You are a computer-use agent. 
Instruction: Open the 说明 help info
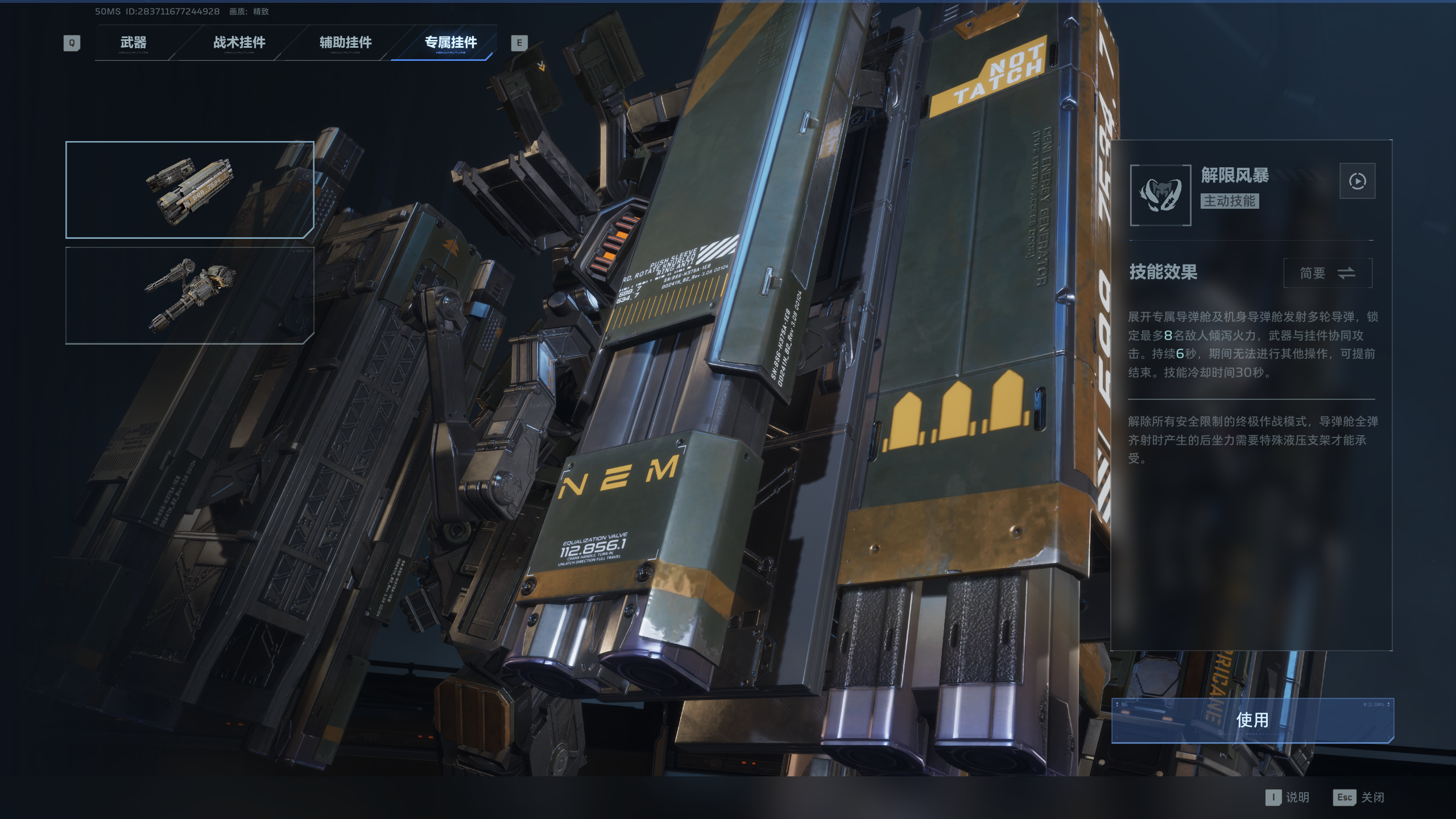(1288, 797)
